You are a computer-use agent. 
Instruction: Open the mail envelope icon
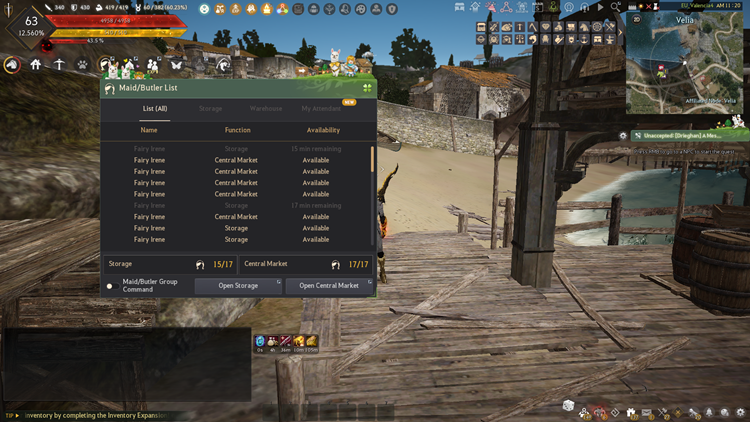[647, 412]
